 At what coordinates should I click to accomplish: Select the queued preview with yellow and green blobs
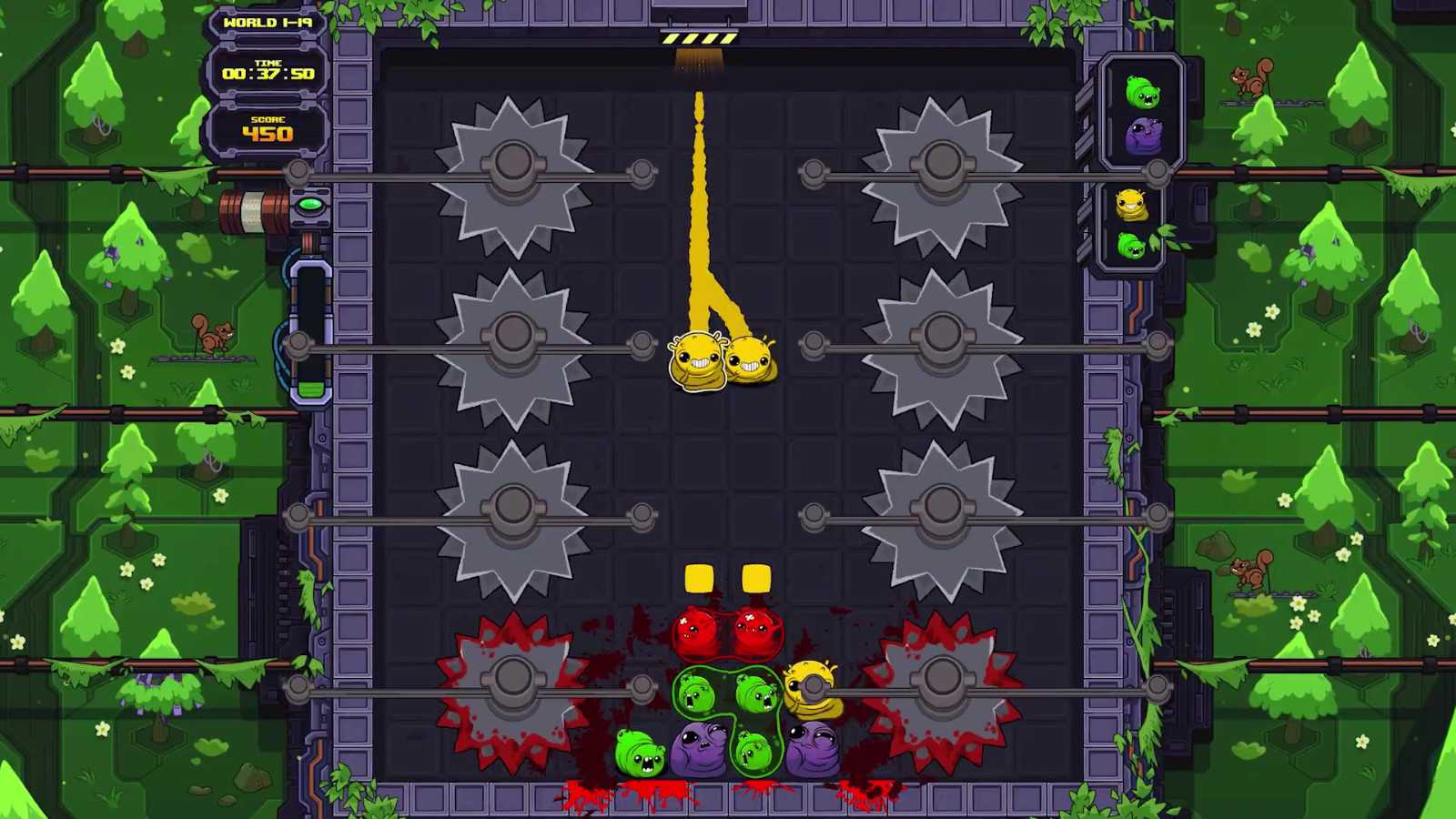[1131, 225]
